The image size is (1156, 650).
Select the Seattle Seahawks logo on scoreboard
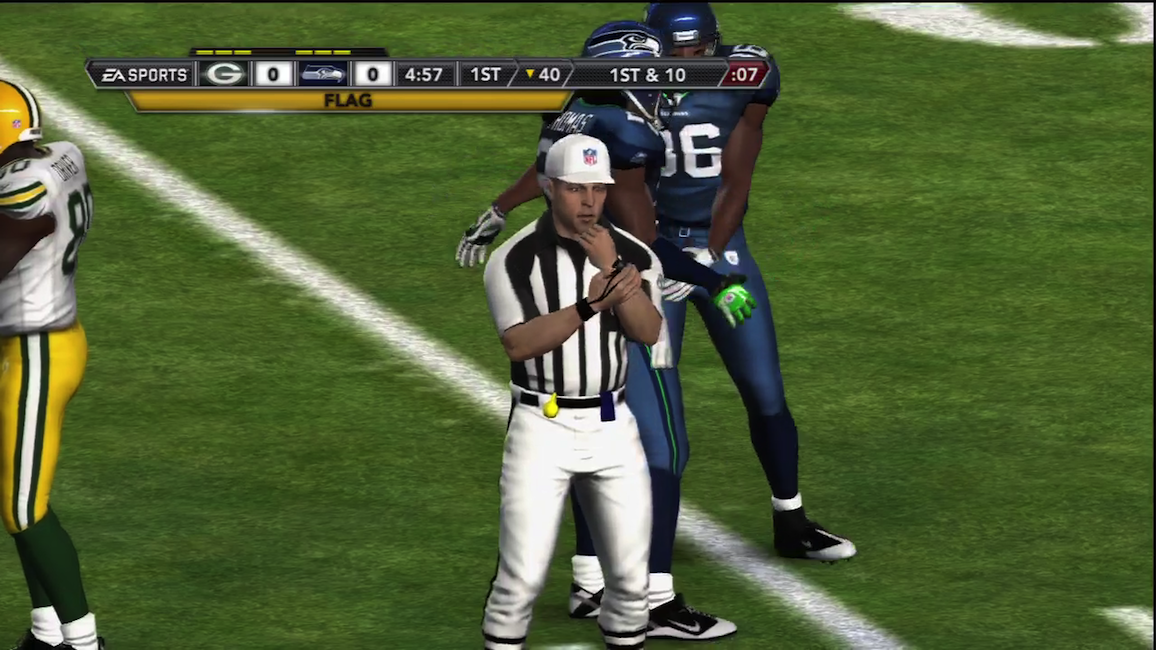323,74
